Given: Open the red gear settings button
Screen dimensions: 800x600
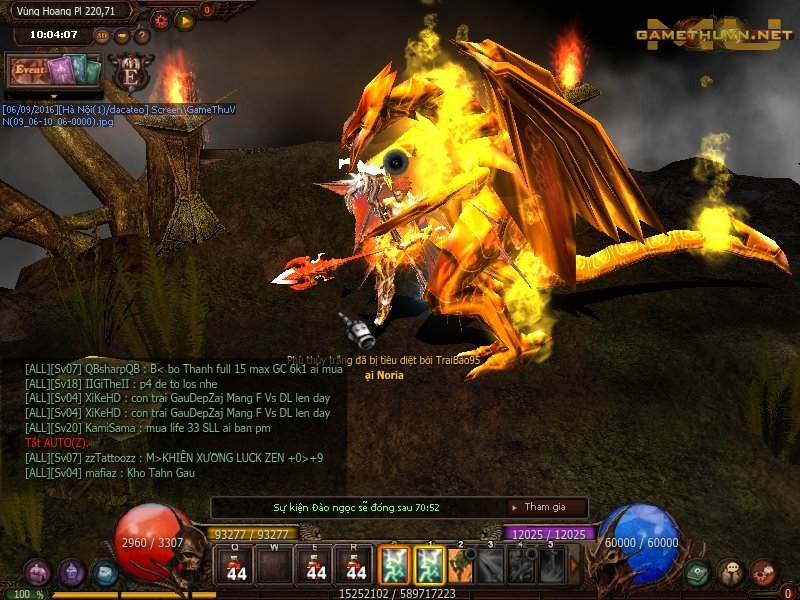Looking at the screenshot, I should point(160,19).
